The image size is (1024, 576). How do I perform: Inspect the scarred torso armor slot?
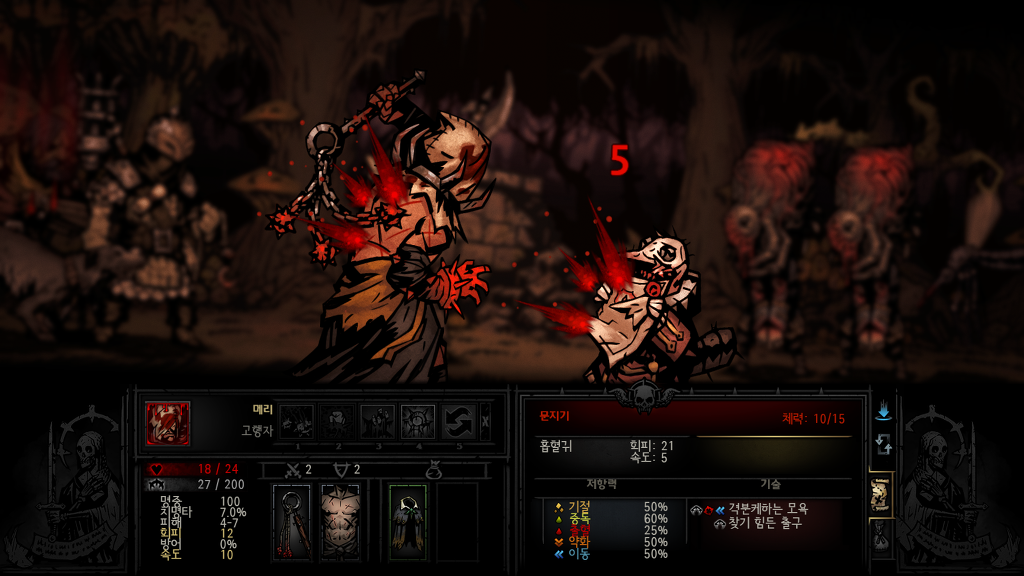tap(338, 521)
